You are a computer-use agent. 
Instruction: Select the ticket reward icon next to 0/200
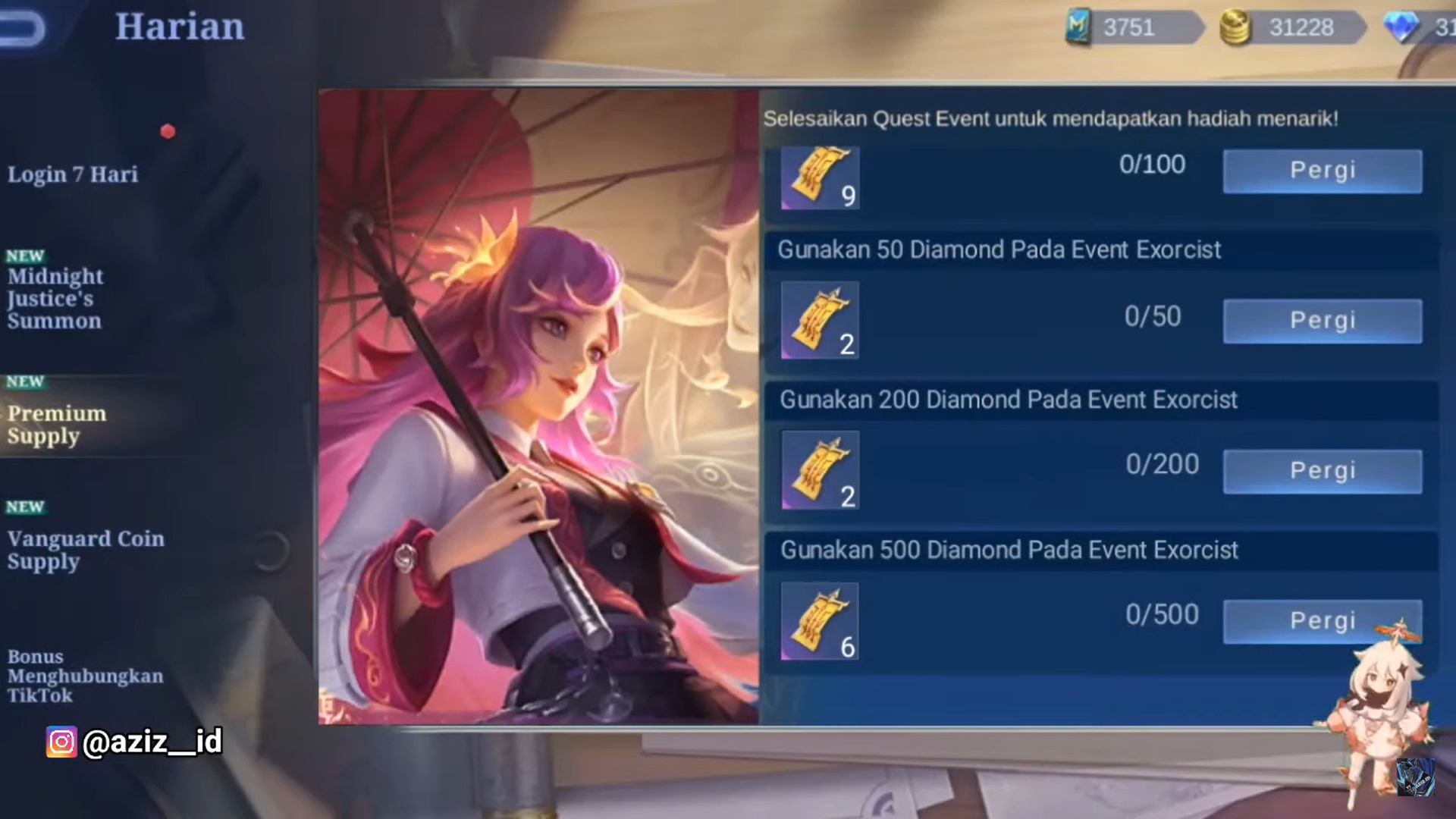819,470
